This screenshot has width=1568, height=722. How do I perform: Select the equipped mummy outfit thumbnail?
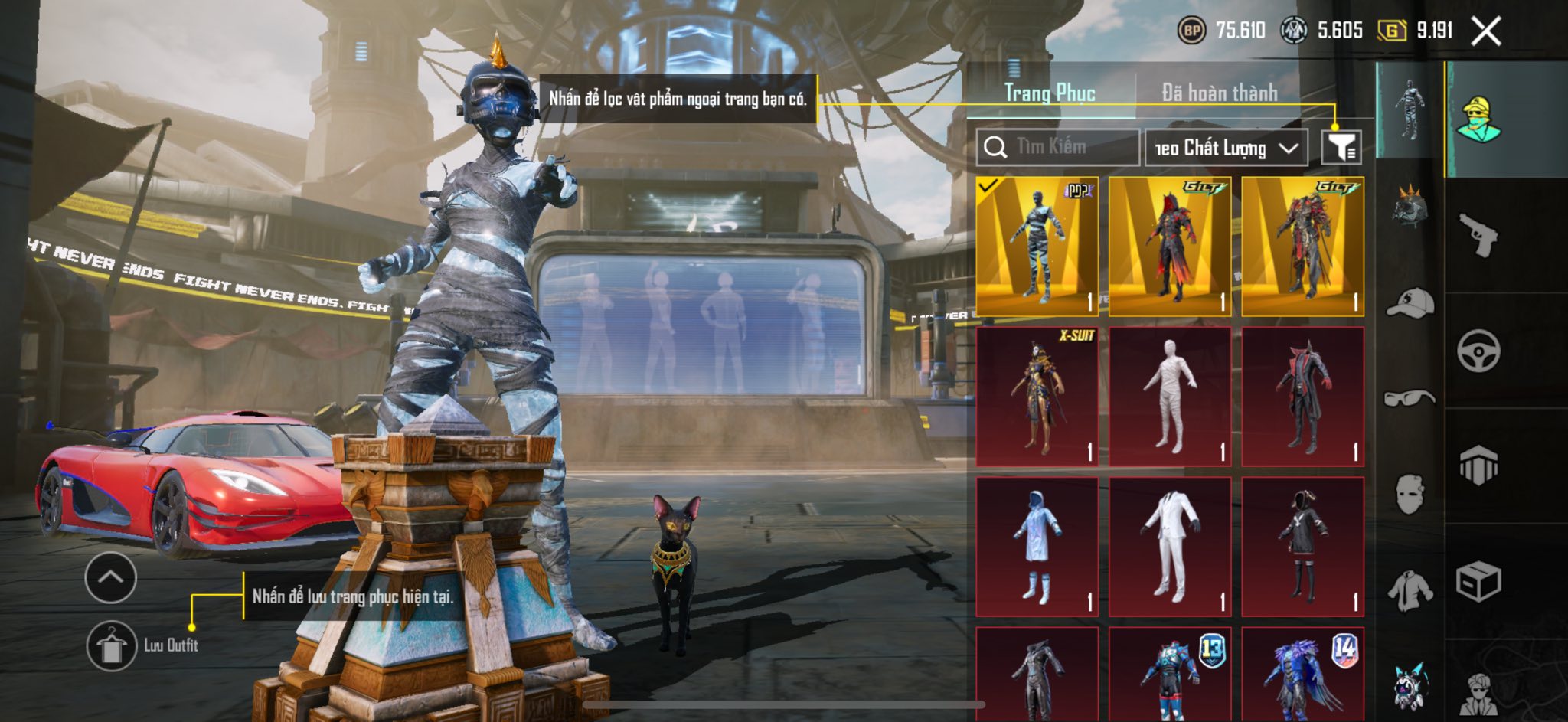click(x=1037, y=246)
